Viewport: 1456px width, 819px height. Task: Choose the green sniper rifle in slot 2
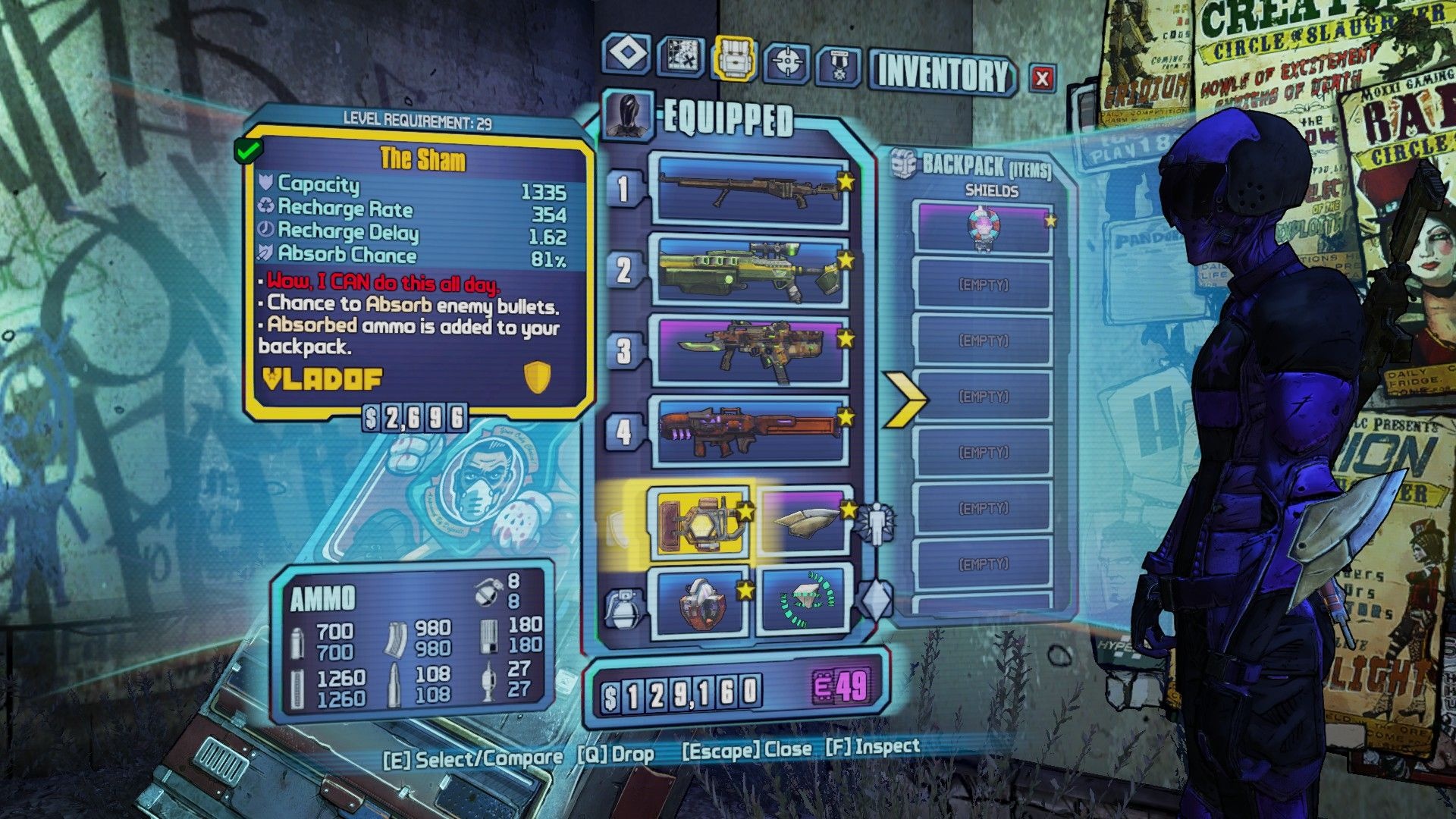751,271
